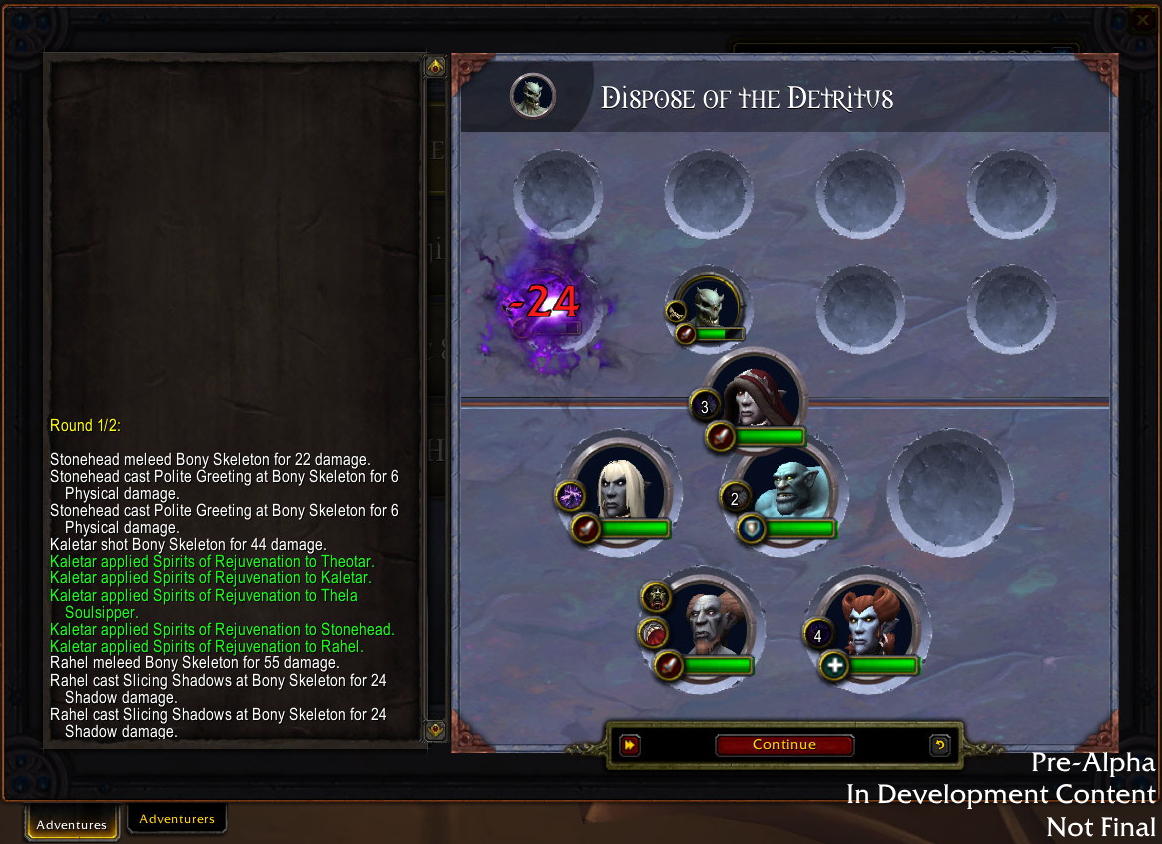Restart the combat replay with the undo arrow

tap(938, 745)
